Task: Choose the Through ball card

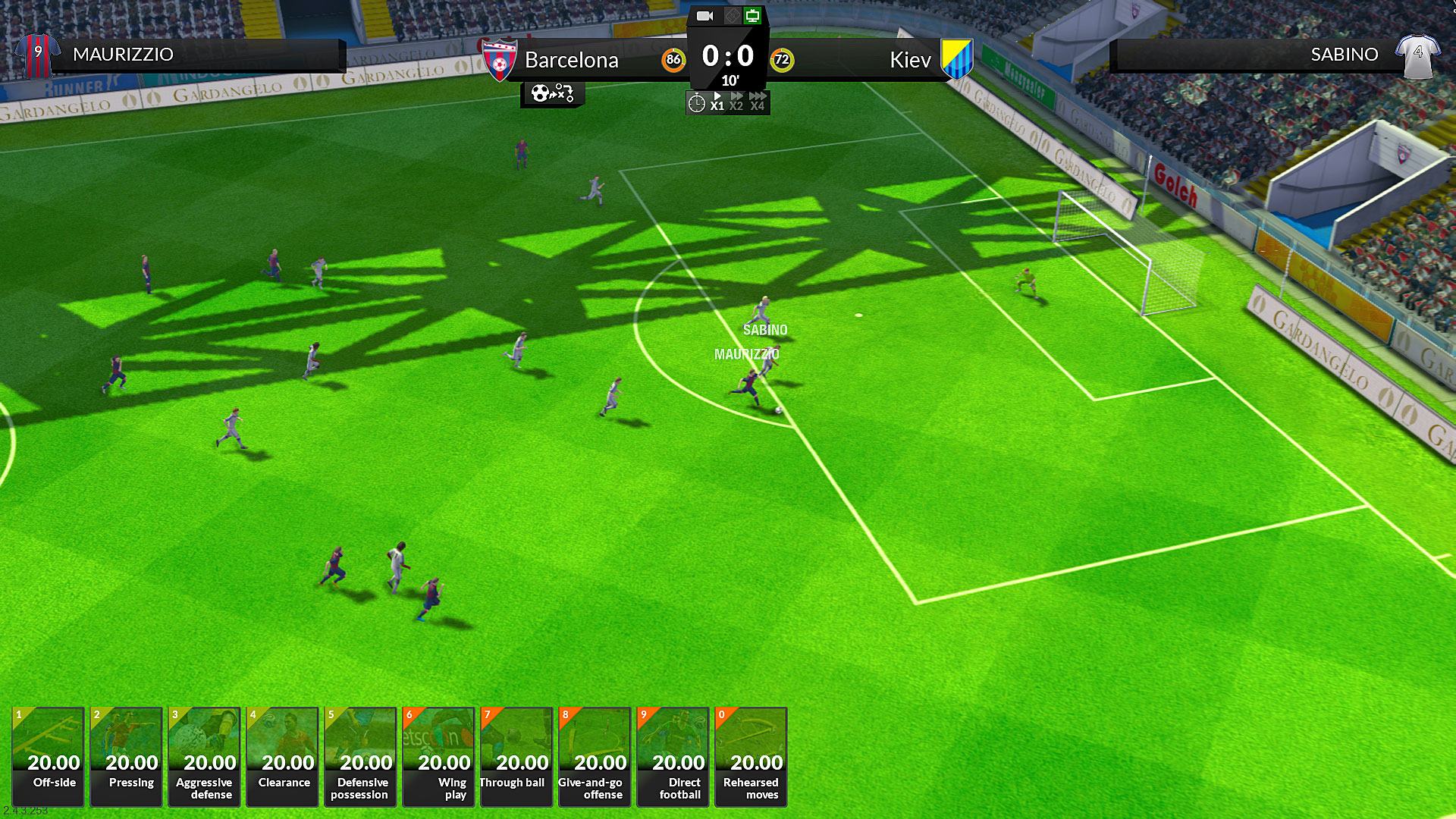Action: click(x=516, y=756)
